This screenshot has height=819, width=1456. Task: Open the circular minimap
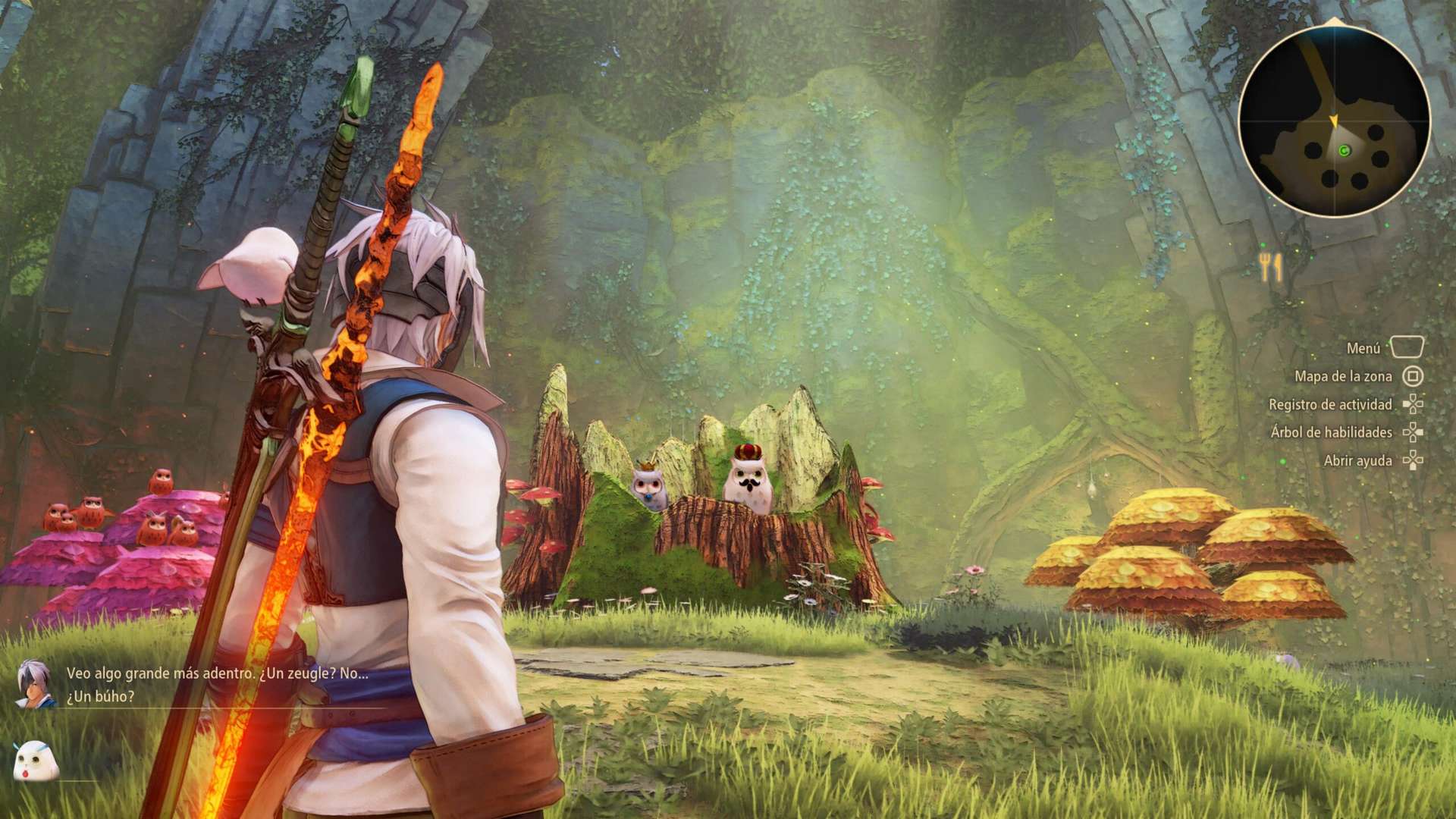(1334, 121)
